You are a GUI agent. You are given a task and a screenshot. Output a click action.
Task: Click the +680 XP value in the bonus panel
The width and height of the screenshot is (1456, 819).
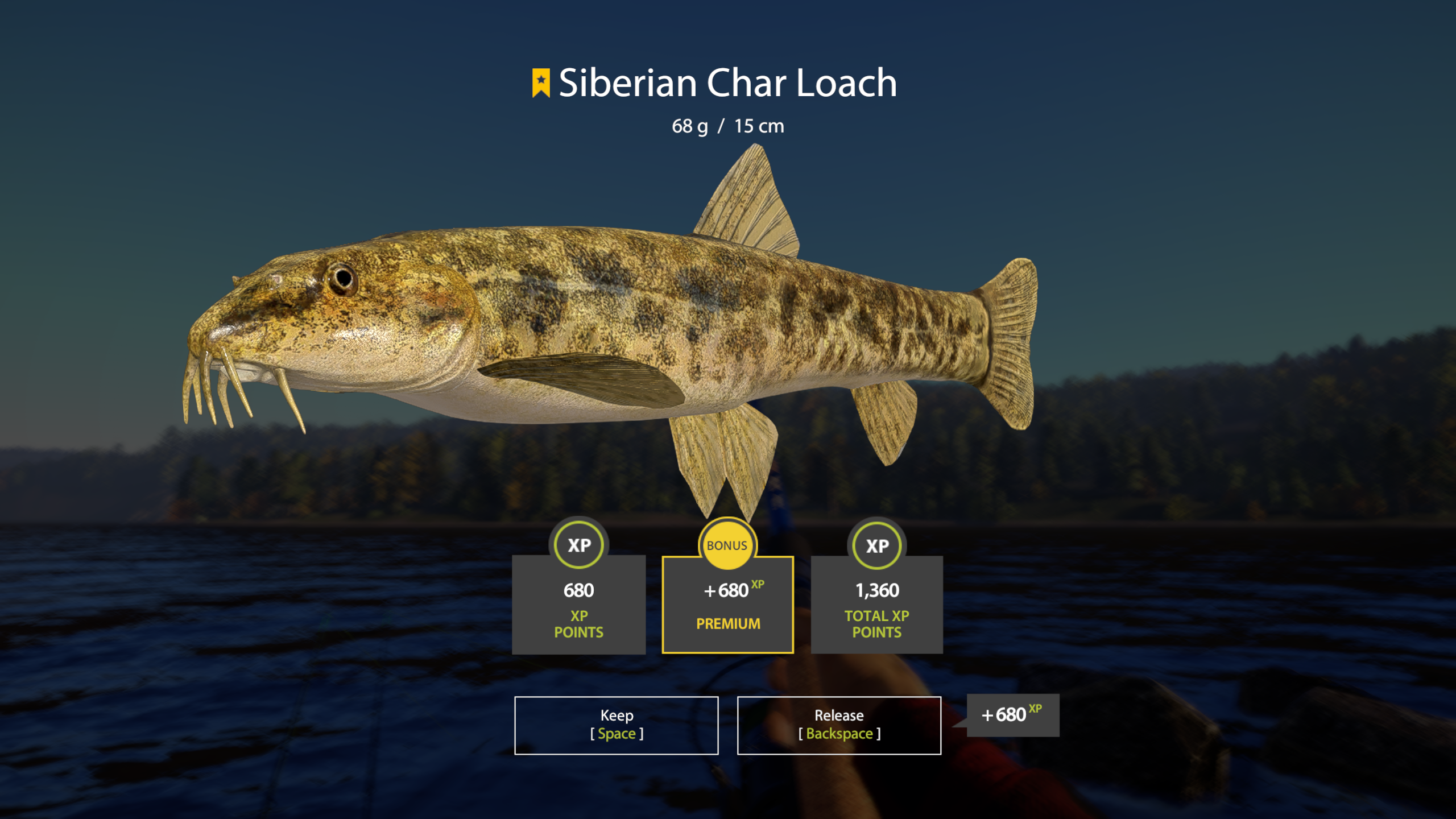point(730,590)
